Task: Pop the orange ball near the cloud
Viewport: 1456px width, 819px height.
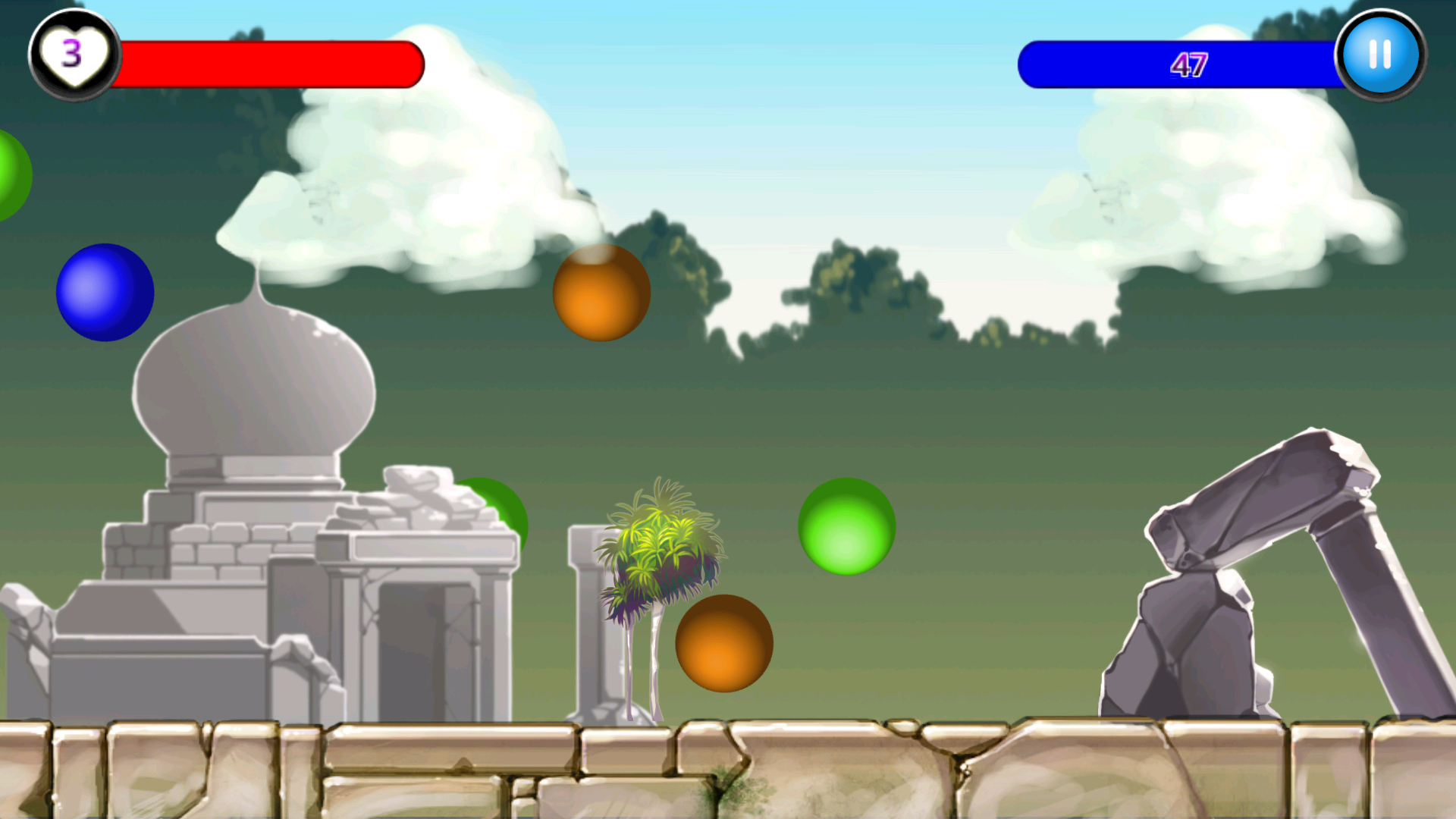Action: click(x=603, y=294)
